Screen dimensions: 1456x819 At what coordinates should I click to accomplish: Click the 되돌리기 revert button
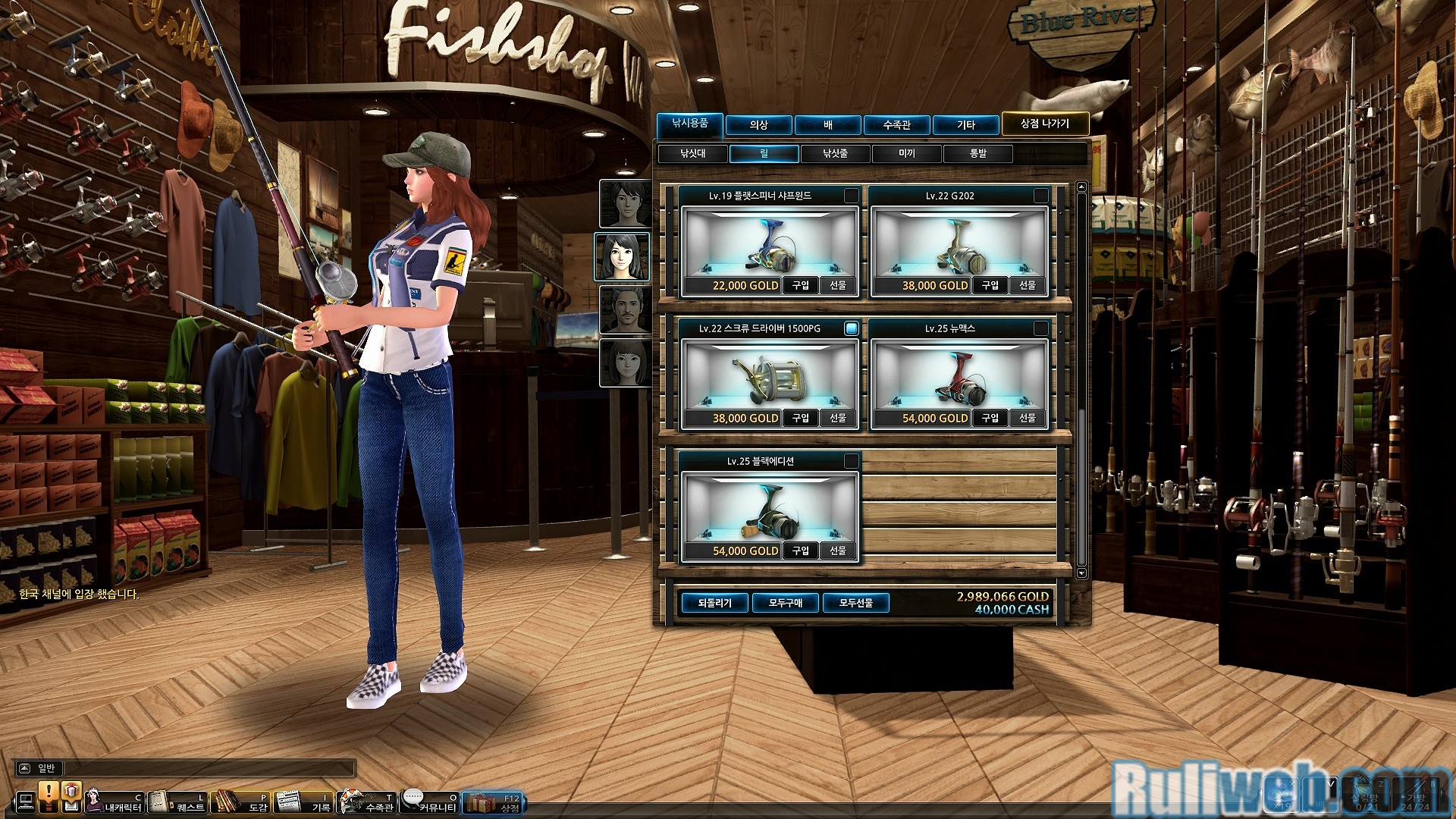click(x=714, y=603)
